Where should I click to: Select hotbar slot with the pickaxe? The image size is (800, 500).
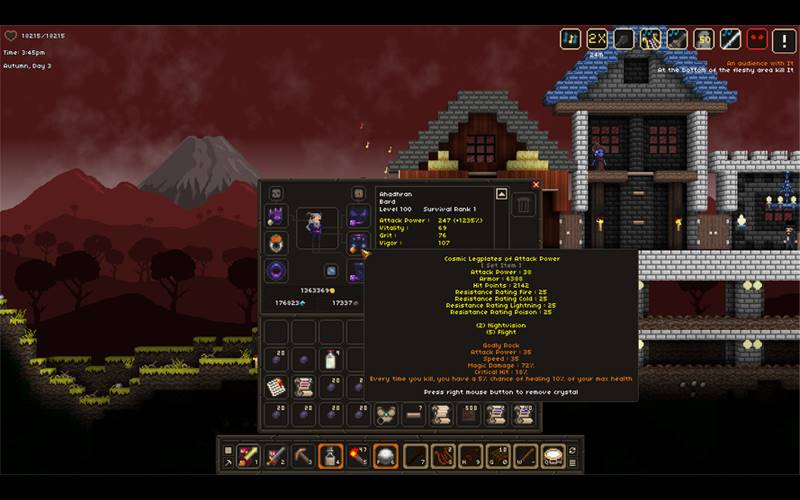tap(303, 456)
